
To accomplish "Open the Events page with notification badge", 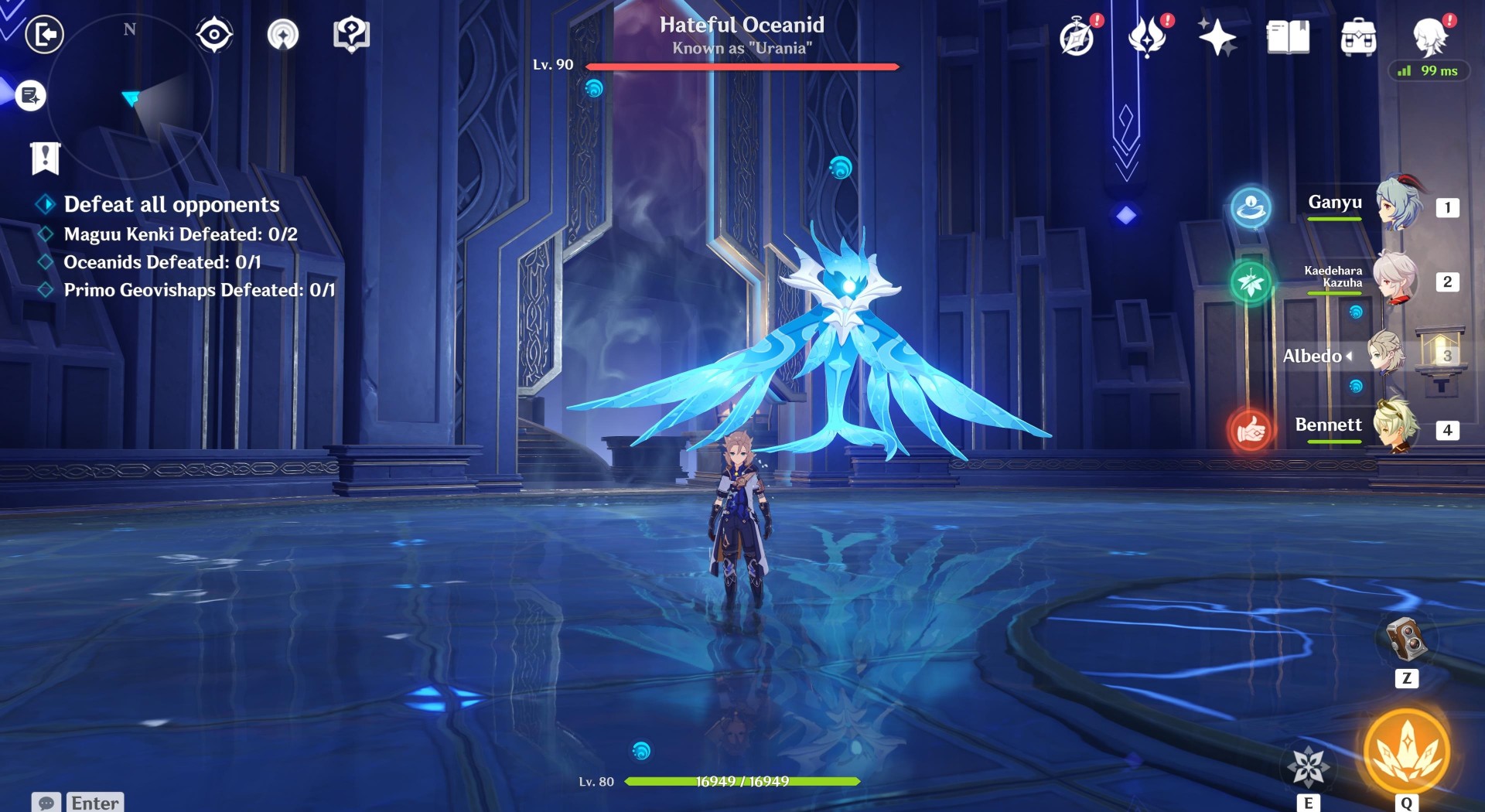I will pos(1076,36).
